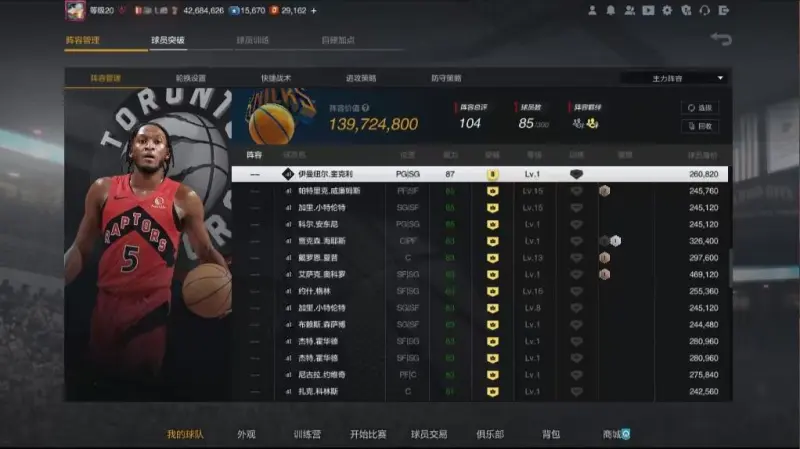This screenshot has height=449, width=800.
Task: Show the 防守策略 sub-tab
Action: [x=446, y=77]
